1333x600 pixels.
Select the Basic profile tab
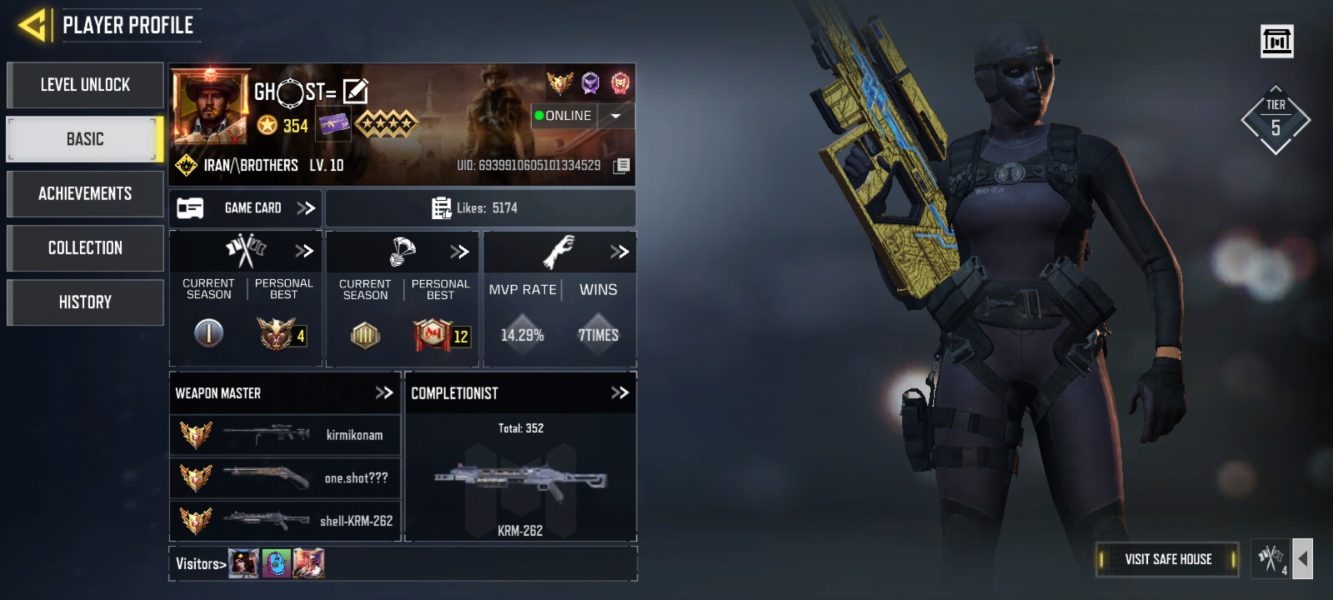[85, 139]
